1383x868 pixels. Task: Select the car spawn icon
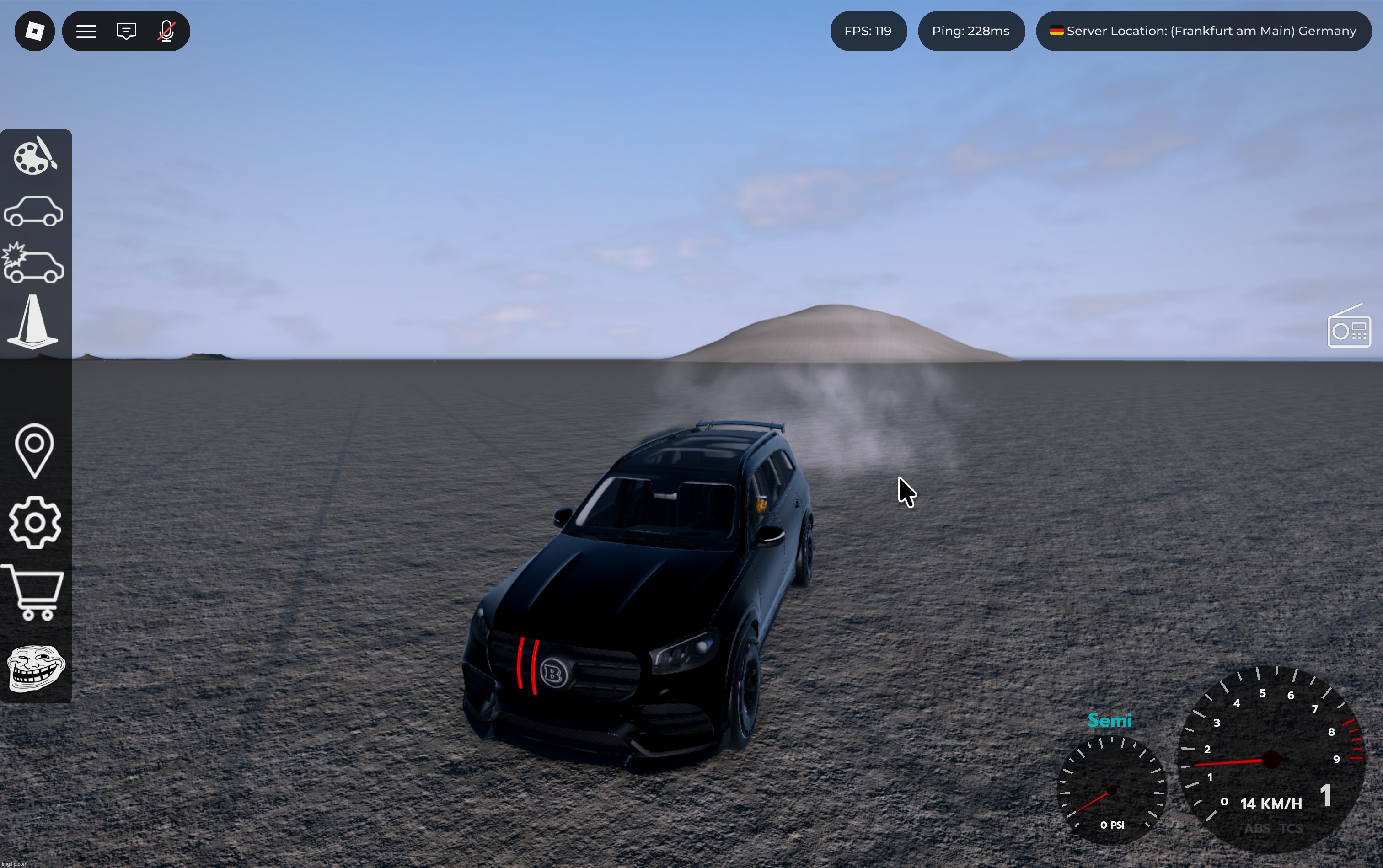coord(34,211)
